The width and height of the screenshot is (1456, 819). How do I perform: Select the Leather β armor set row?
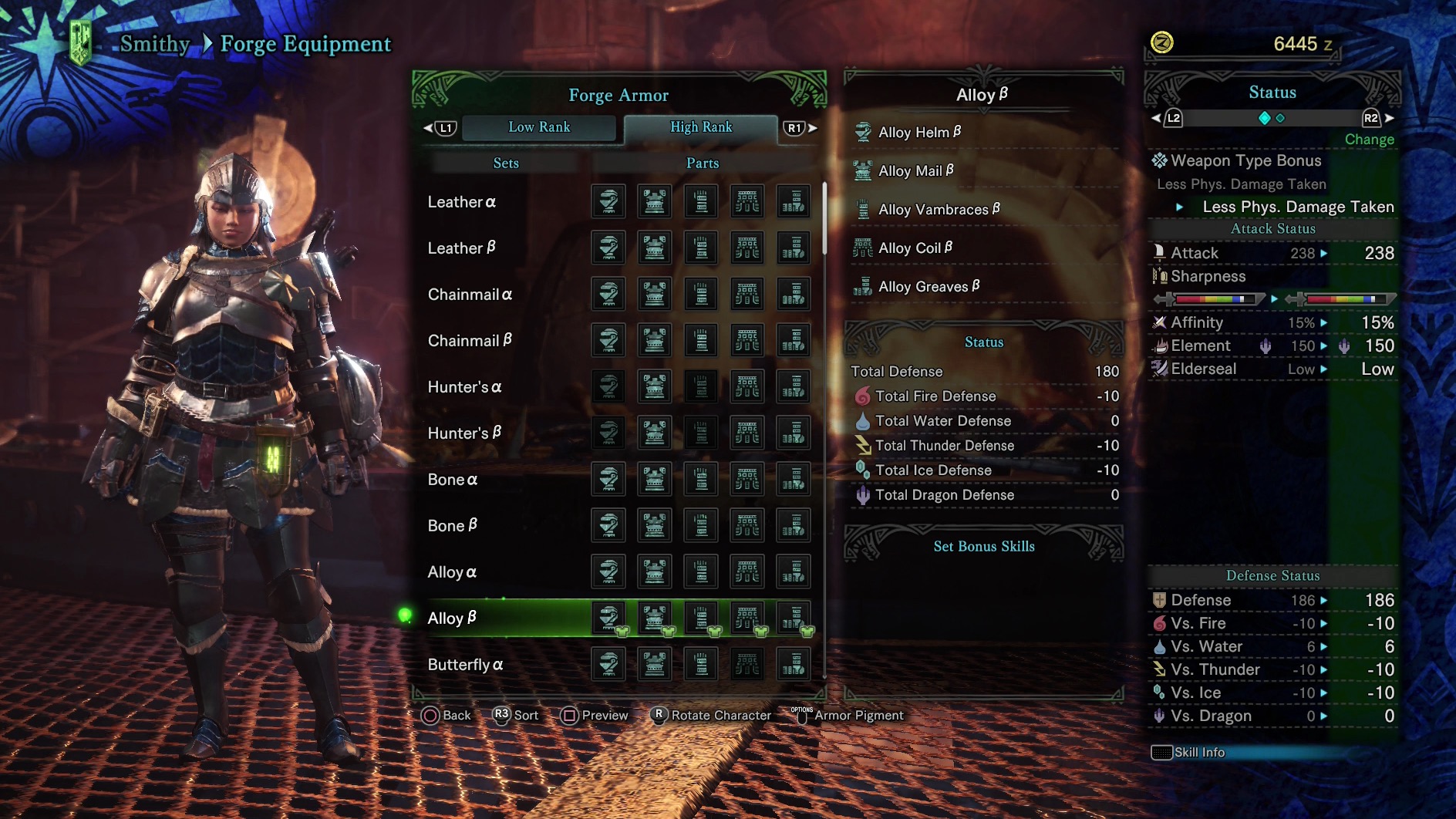pos(462,248)
